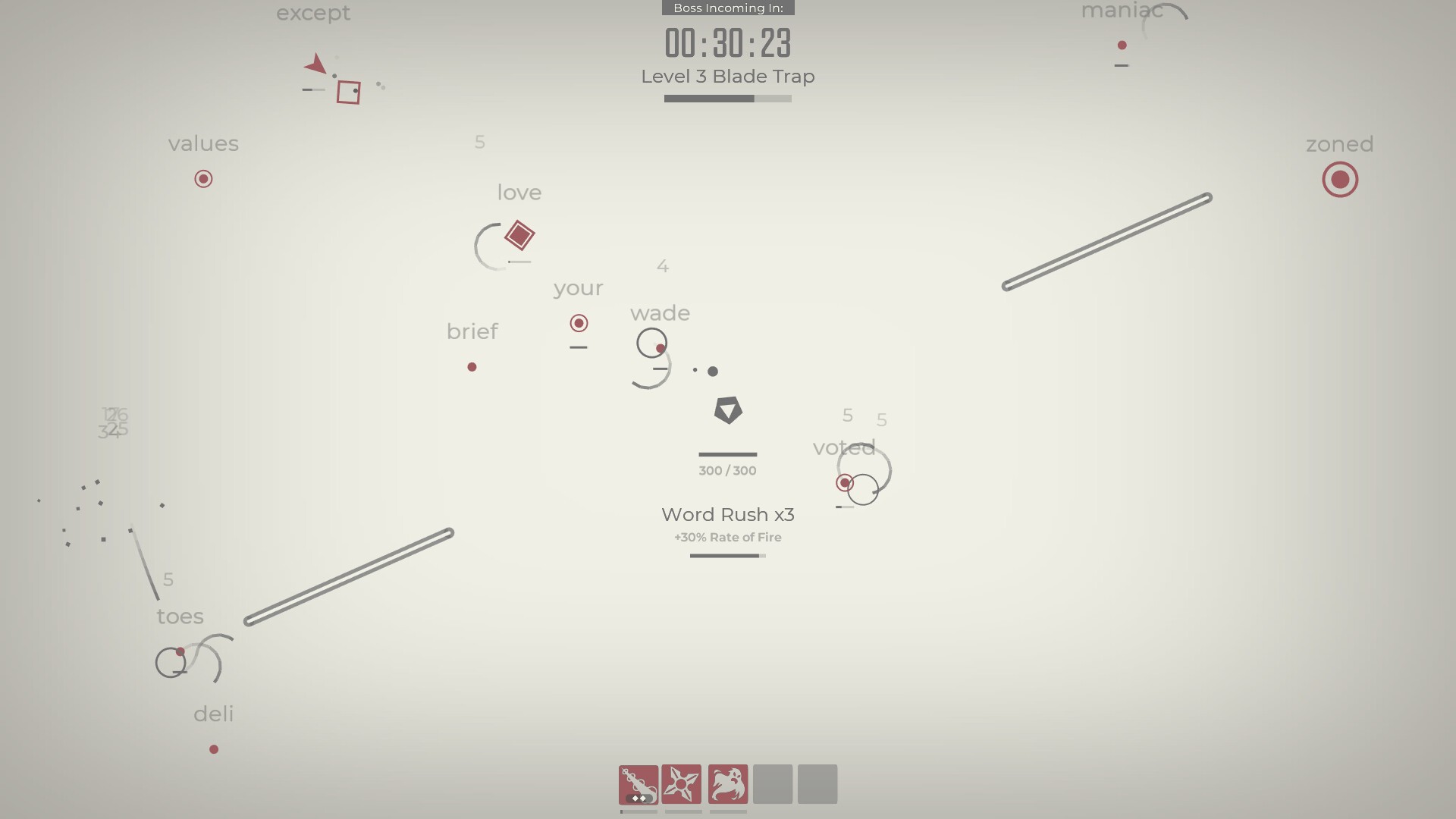Choose the ghost ability icon
1456x819 pixels.
[728, 783]
